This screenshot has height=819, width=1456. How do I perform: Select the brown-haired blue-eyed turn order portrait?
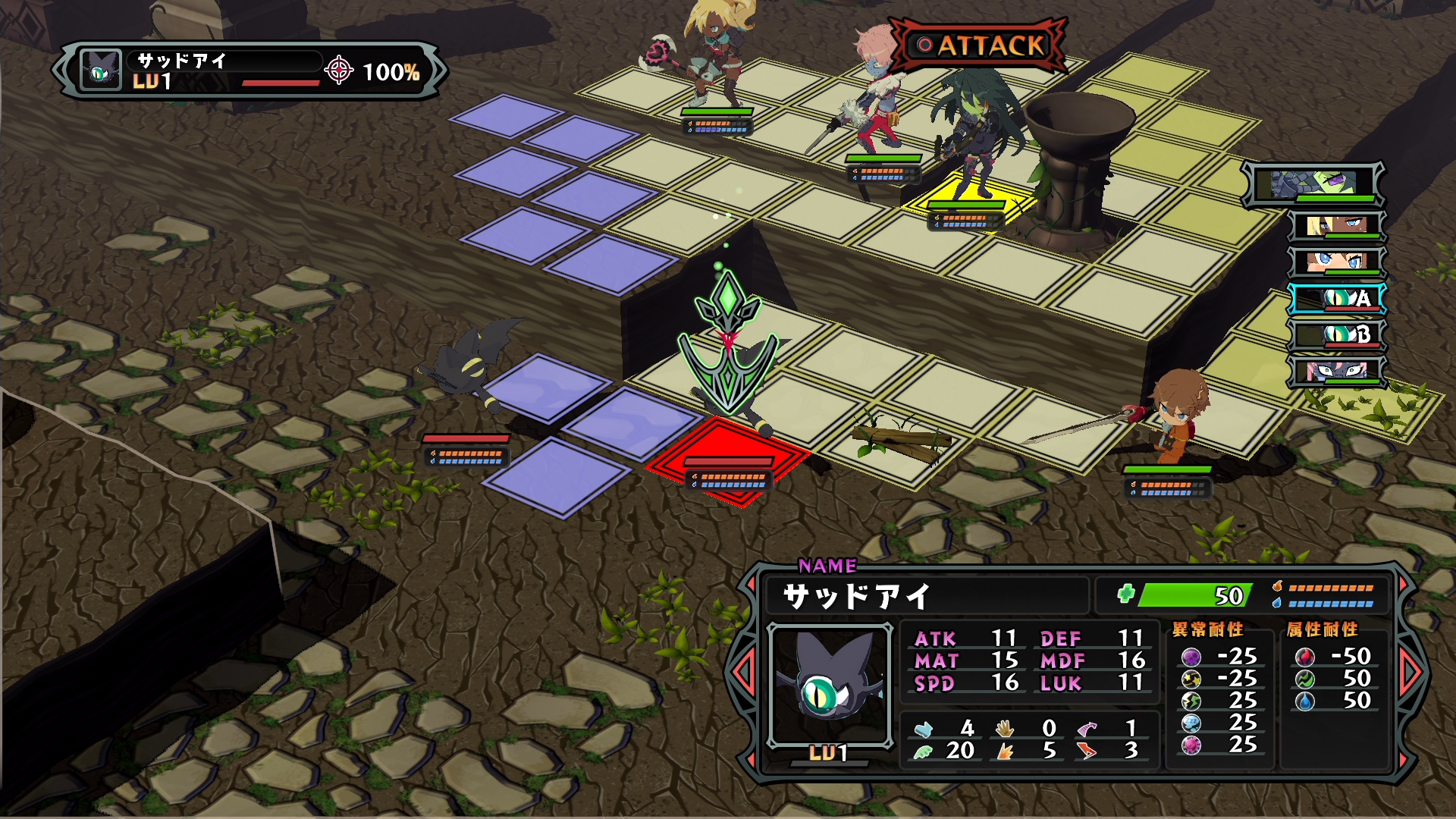(x=1336, y=262)
